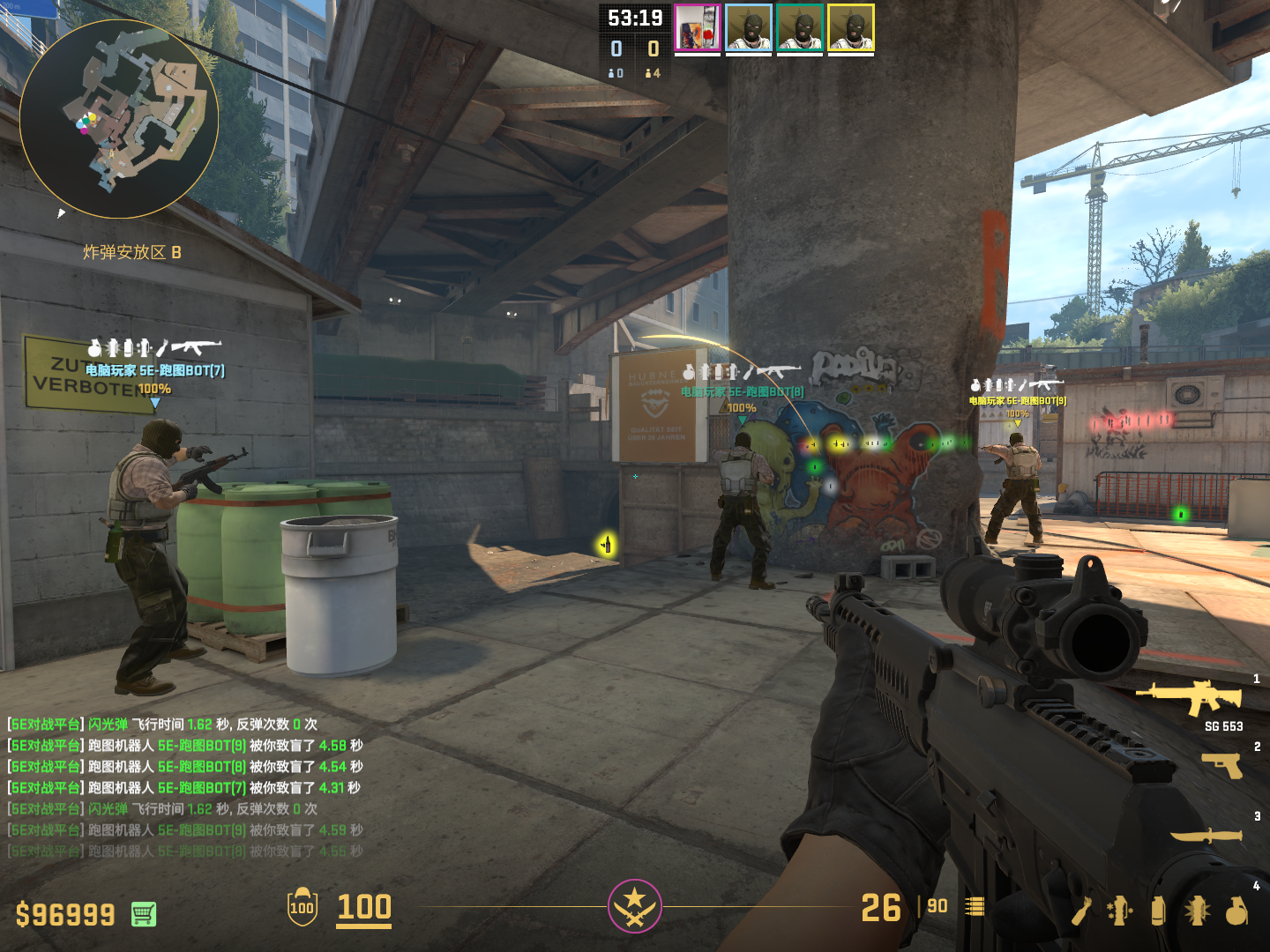Switch to the pistol weapon slot
Image resolution: width=1270 pixels, height=952 pixels.
[x=1222, y=764]
